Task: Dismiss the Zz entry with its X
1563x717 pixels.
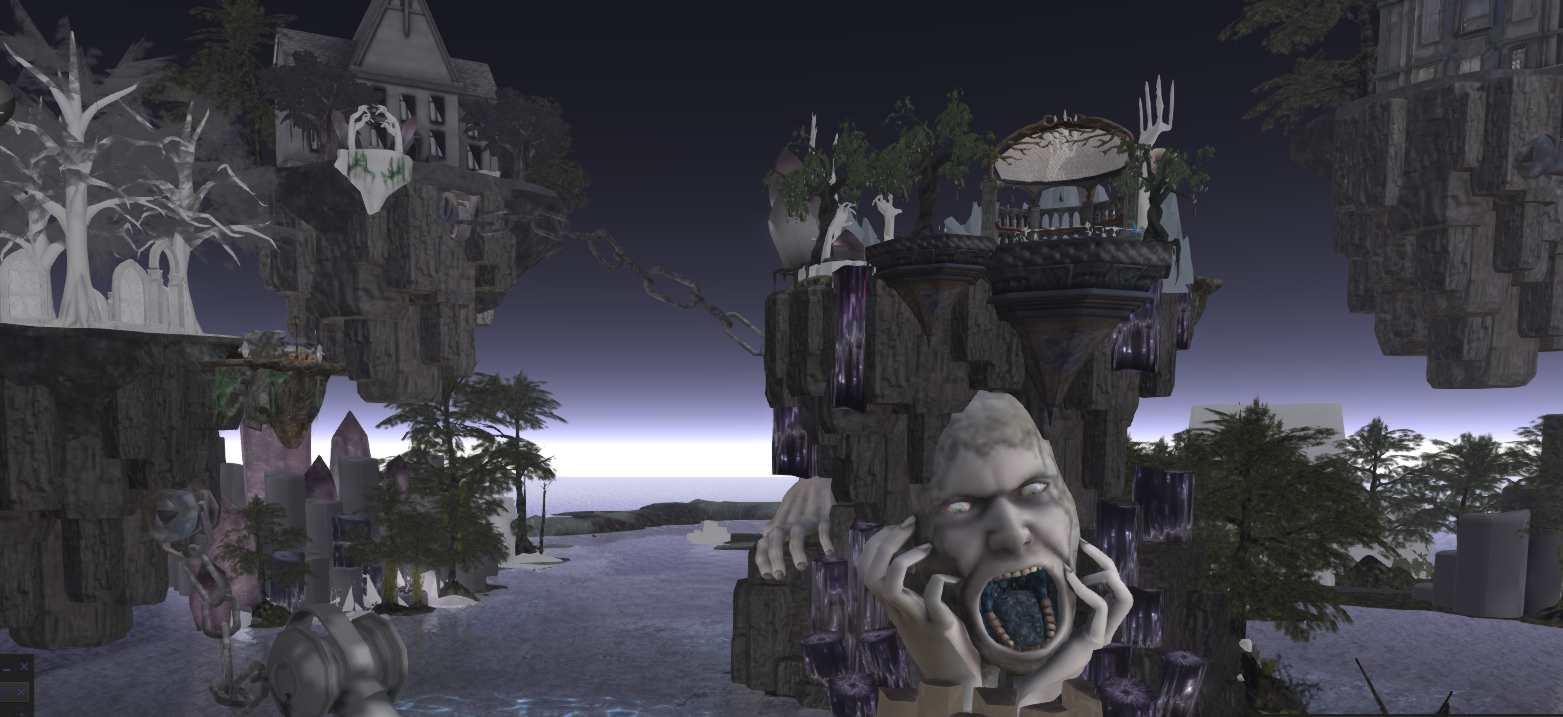Action: point(21,692)
